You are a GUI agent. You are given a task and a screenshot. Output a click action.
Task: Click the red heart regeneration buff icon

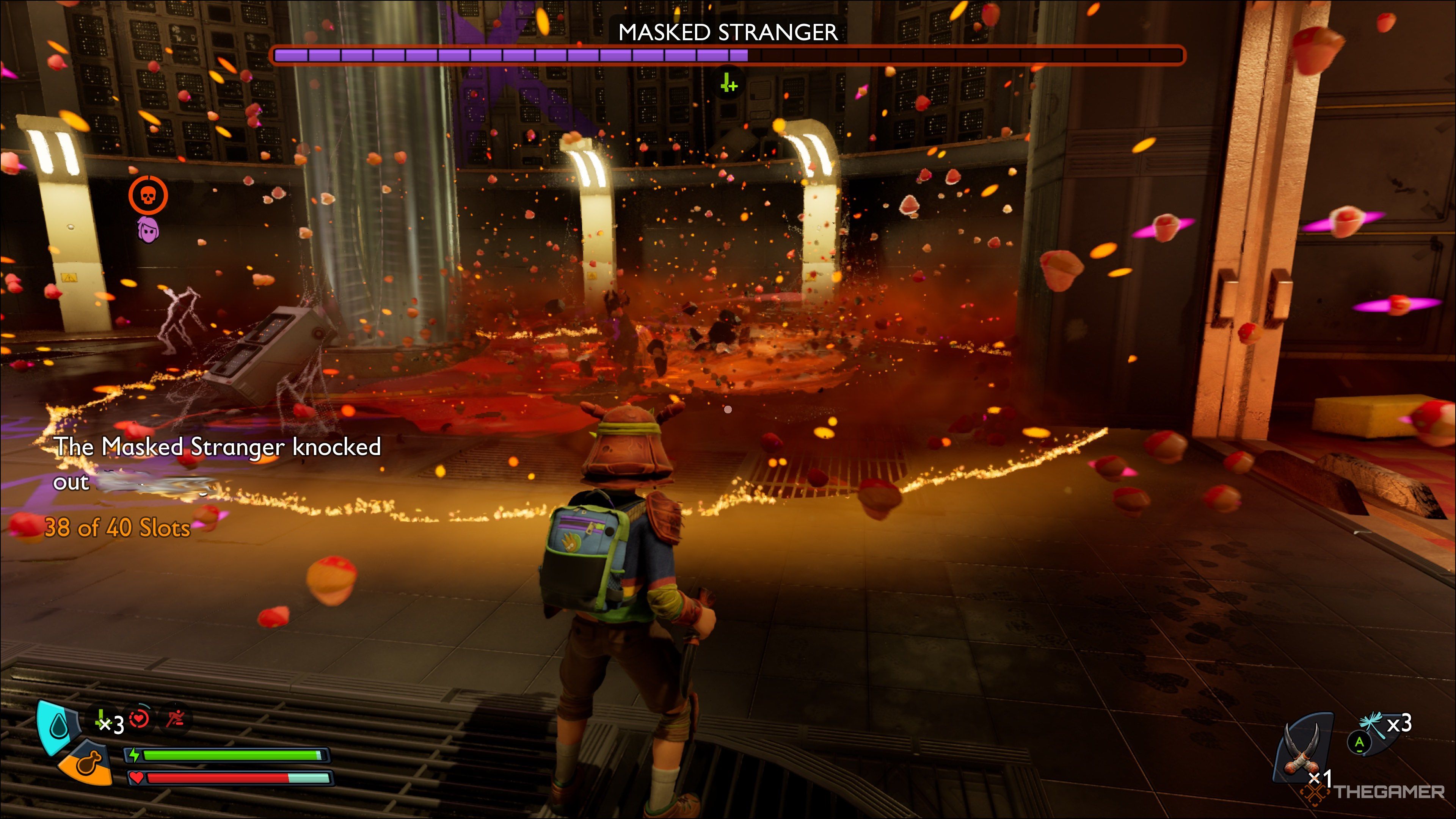point(140,719)
